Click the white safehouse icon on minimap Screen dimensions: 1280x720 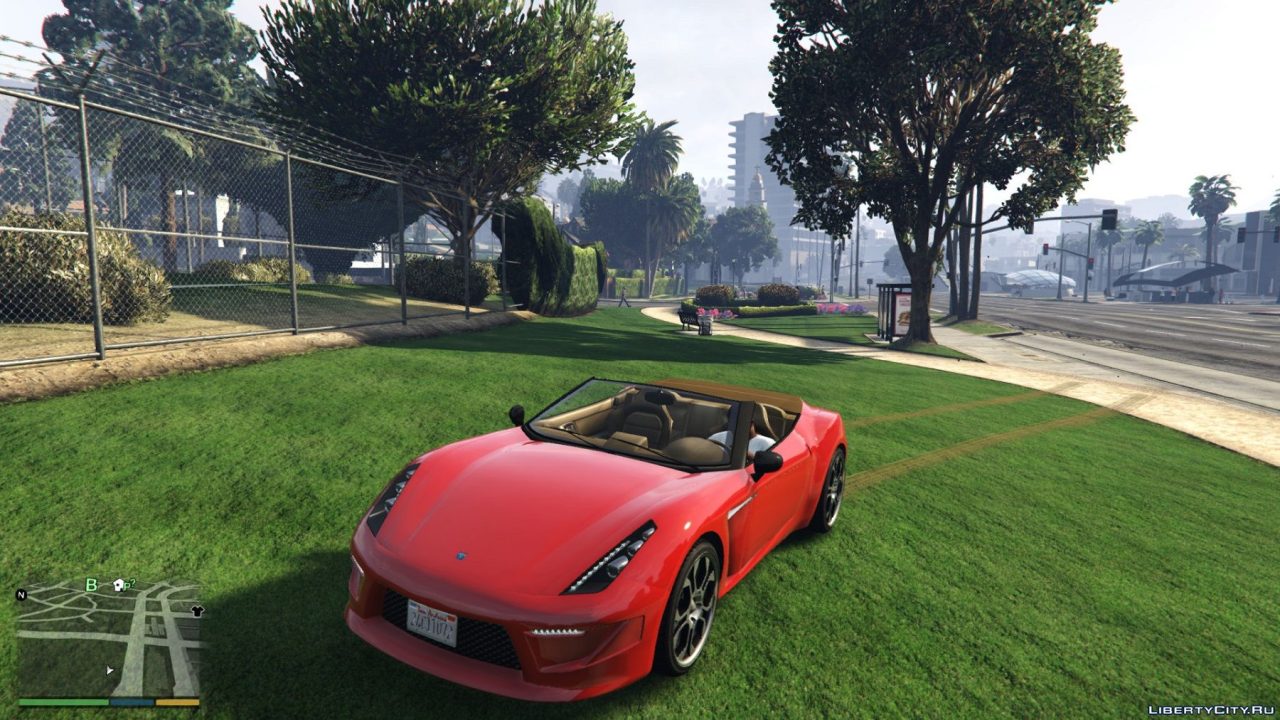(x=118, y=584)
